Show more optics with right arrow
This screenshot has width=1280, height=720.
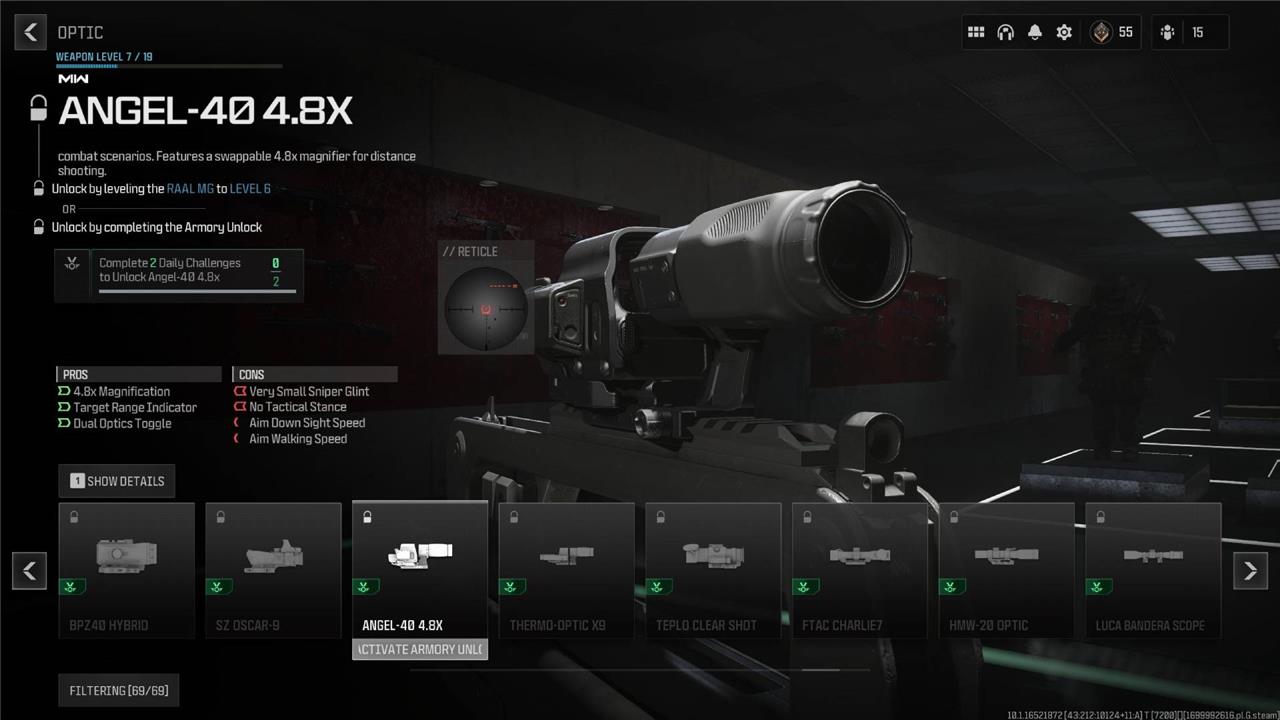(1250, 570)
